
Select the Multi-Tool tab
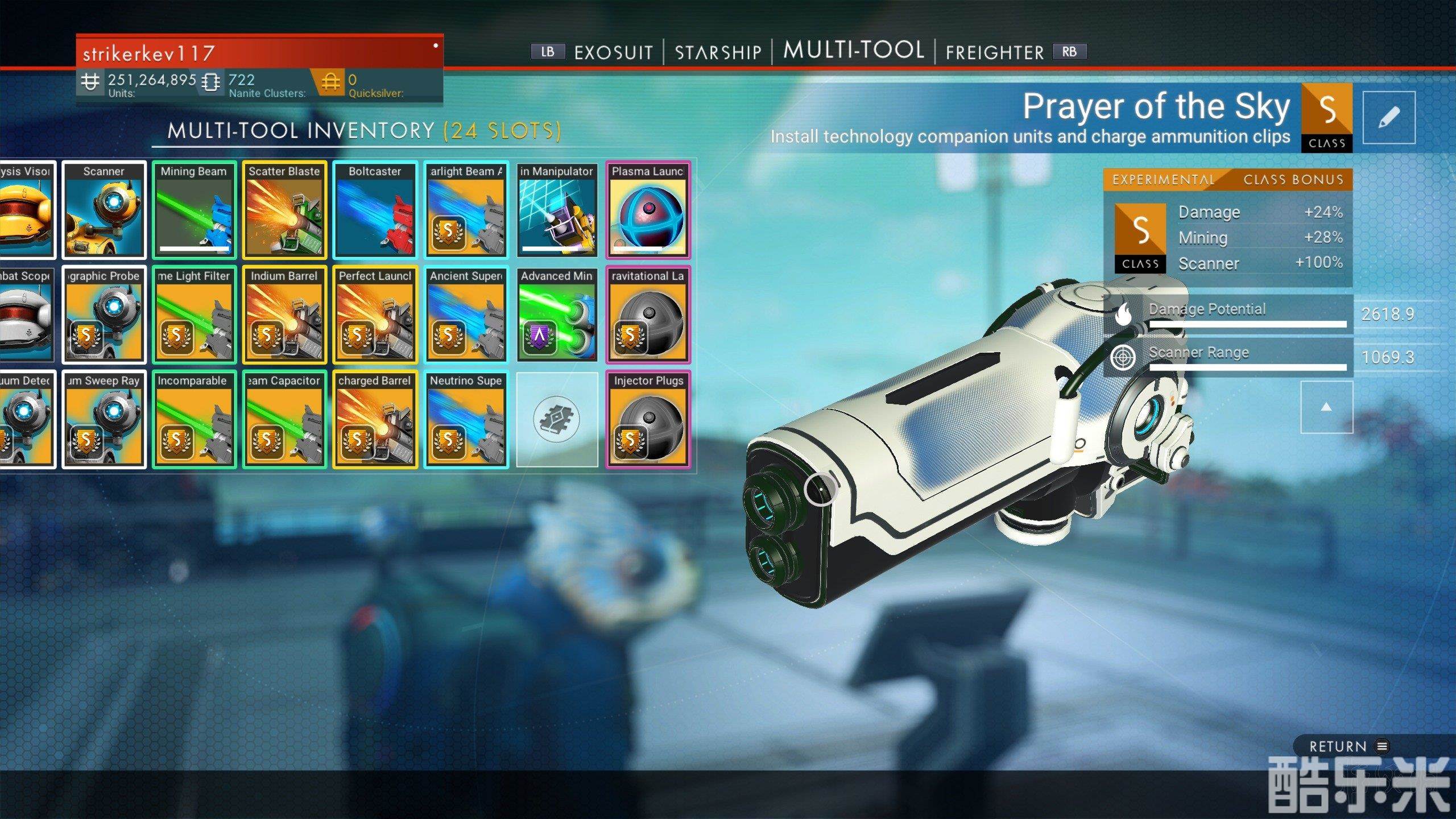[x=853, y=51]
